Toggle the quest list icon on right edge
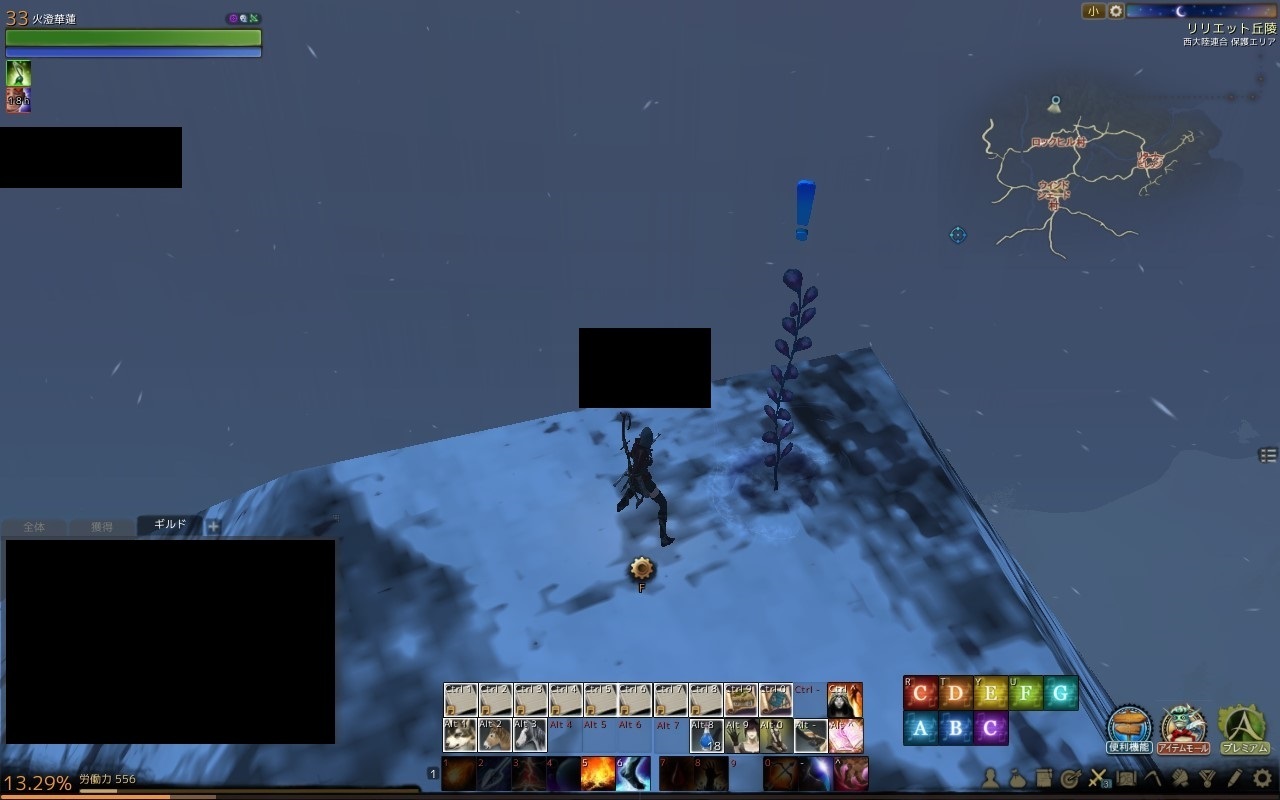 [x=1268, y=455]
